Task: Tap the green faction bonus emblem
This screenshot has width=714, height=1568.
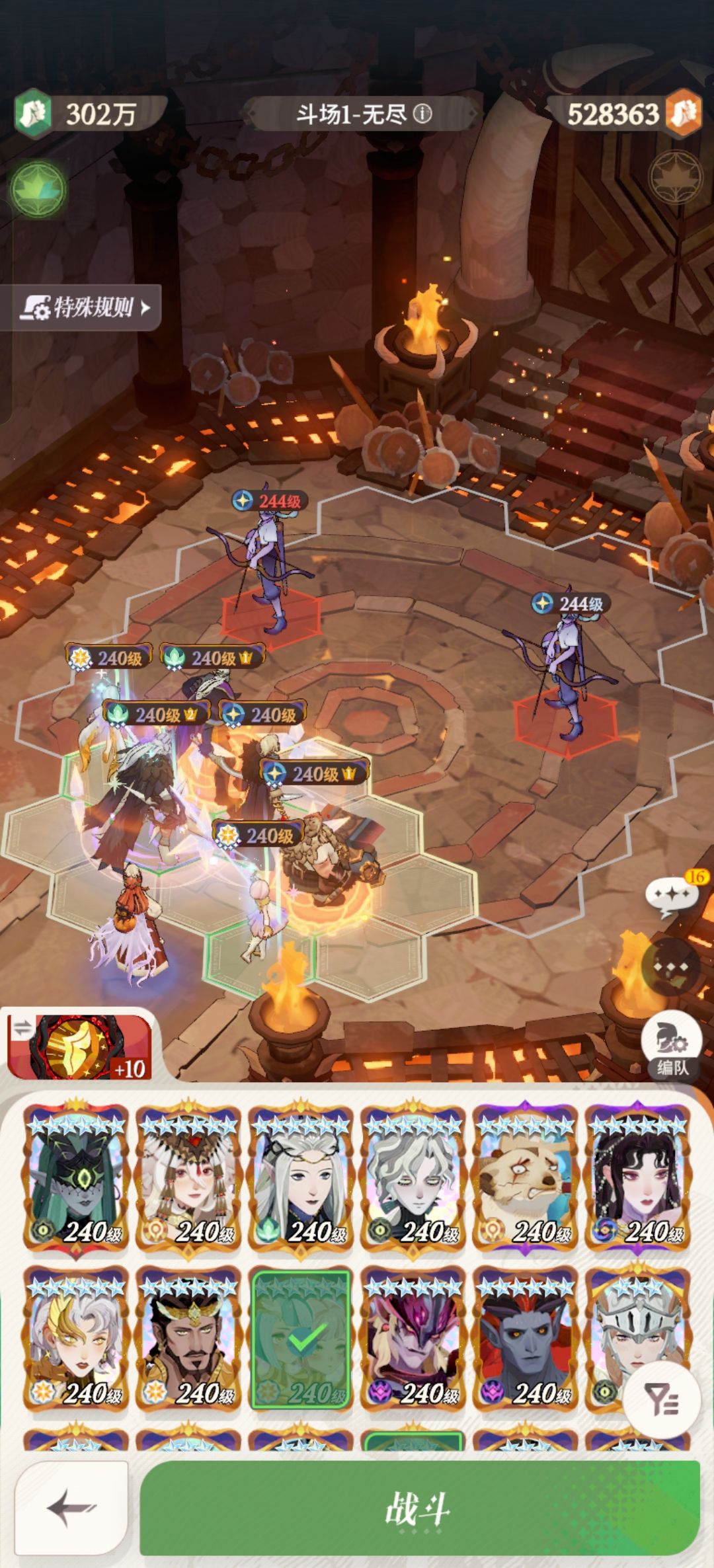Action: coord(38,190)
